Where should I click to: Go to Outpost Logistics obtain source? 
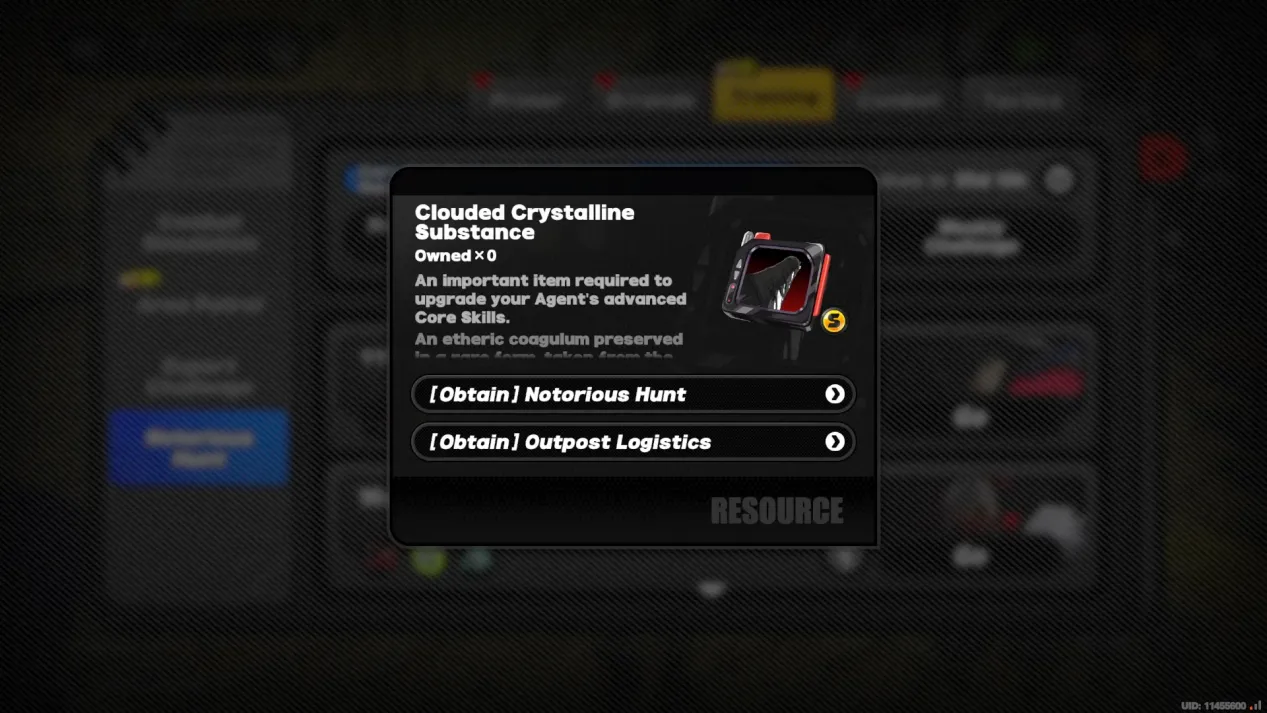(633, 442)
